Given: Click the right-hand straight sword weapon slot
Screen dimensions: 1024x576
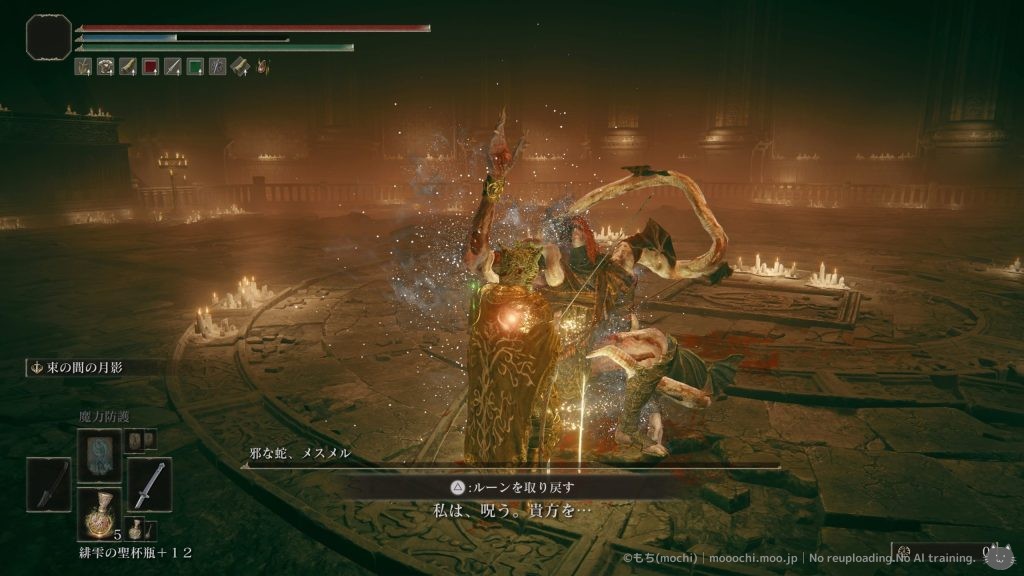Looking at the screenshot, I should point(149,485).
